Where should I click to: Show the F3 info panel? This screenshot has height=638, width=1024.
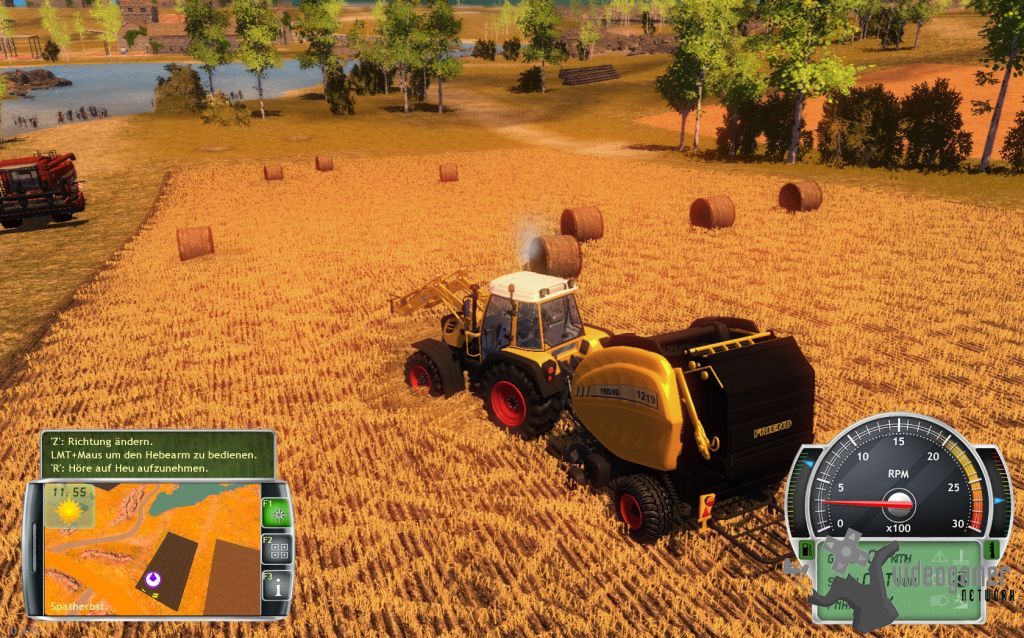276,584
